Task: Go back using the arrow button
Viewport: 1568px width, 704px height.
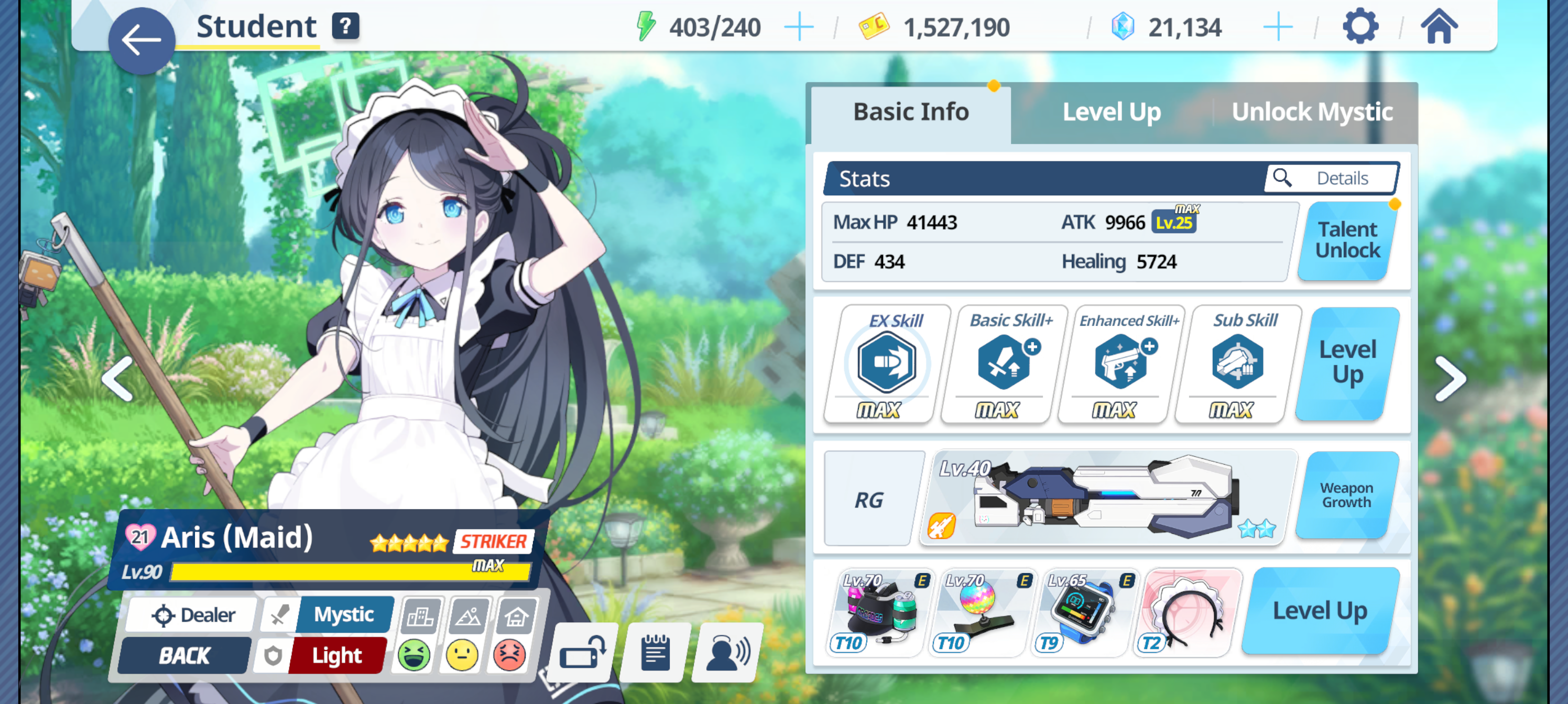Action: (141, 40)
